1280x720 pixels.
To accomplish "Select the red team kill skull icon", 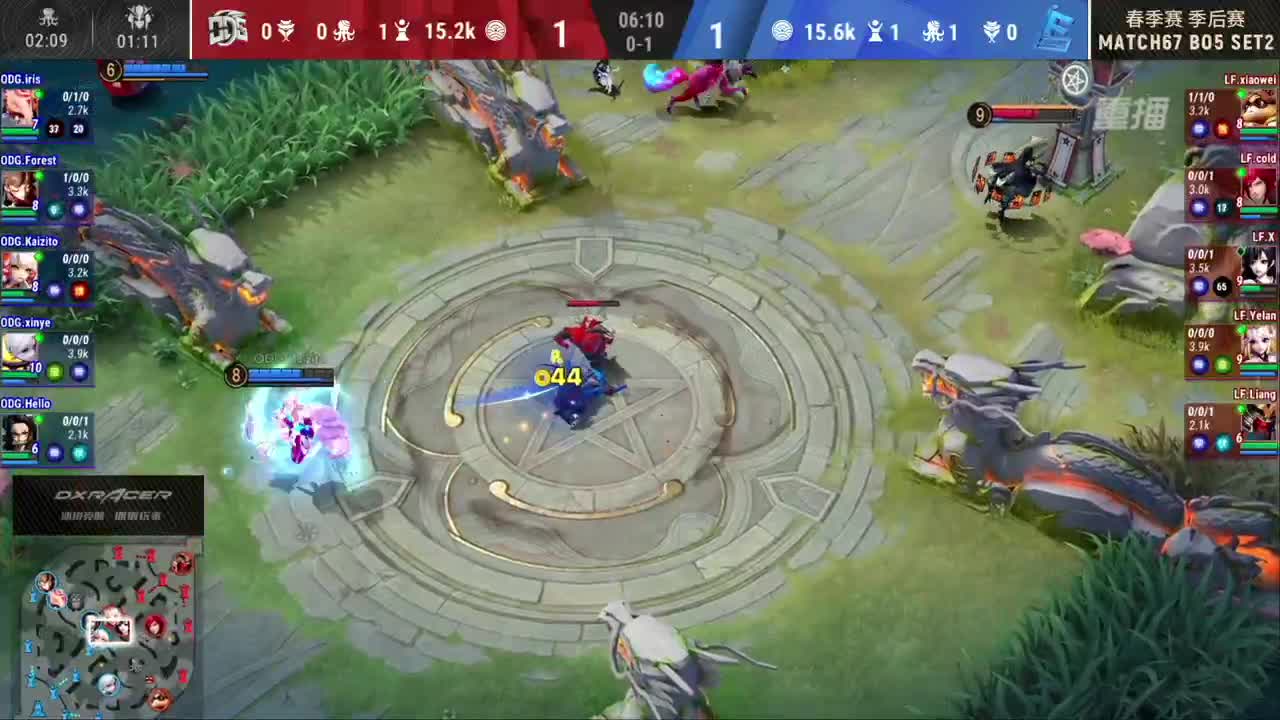I will (x=287, y=31).
